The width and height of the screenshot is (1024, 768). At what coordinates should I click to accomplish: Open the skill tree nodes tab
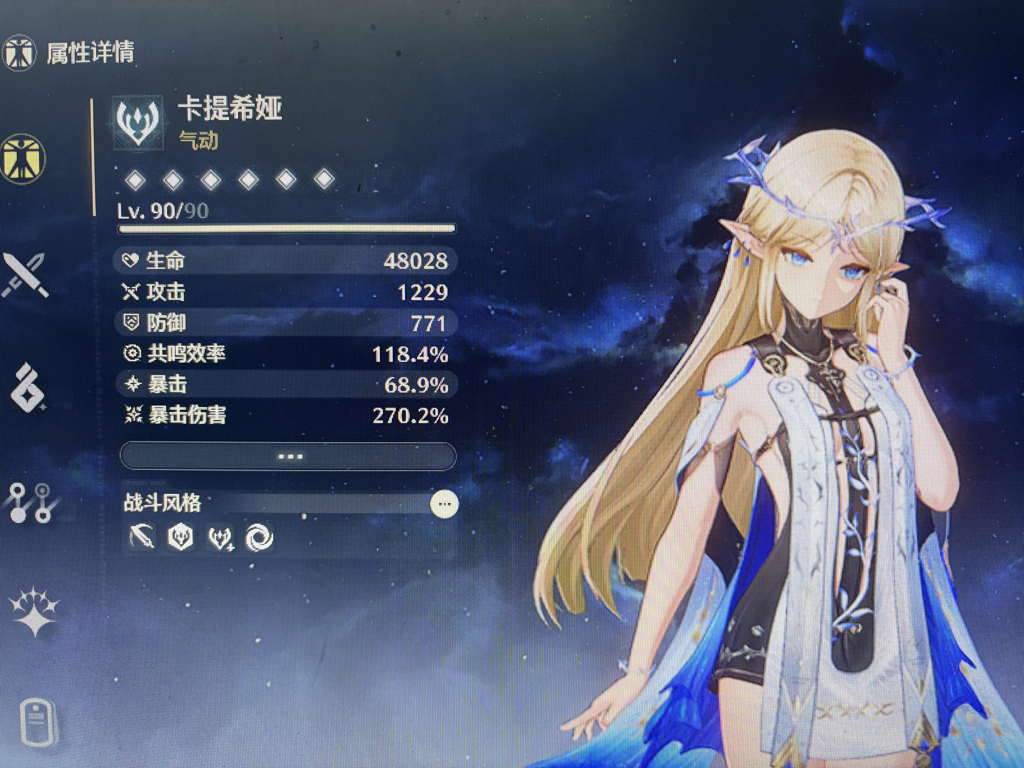tap(29, 502)
